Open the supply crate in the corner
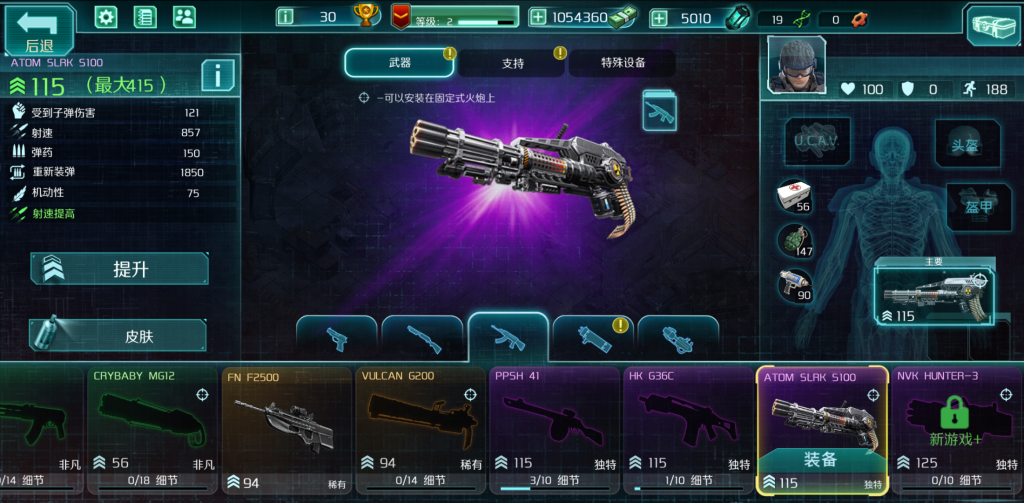The image size is (1024, 503). click(992, 24)
